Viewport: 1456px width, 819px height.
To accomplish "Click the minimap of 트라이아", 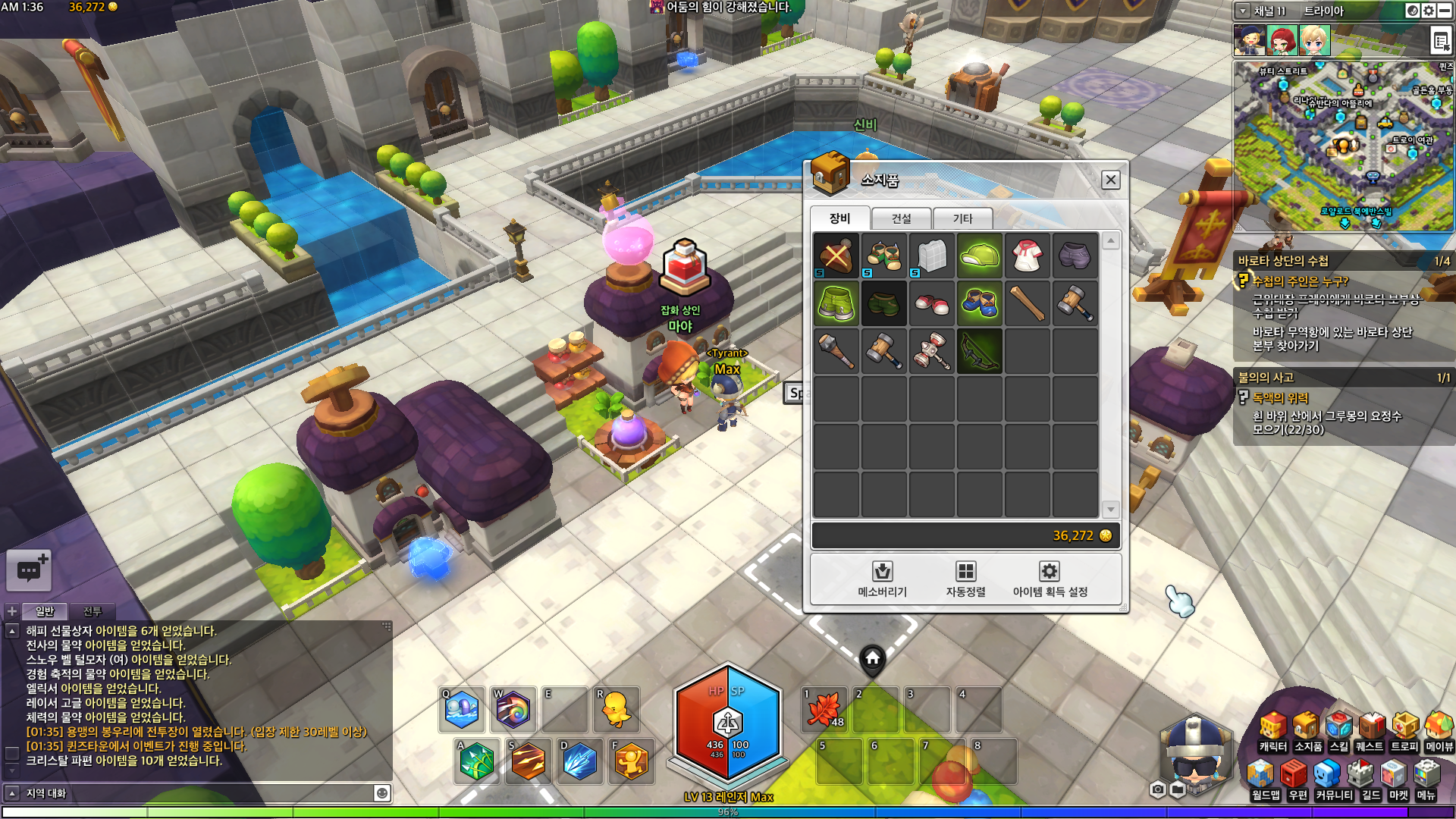I will point(1343,146).
